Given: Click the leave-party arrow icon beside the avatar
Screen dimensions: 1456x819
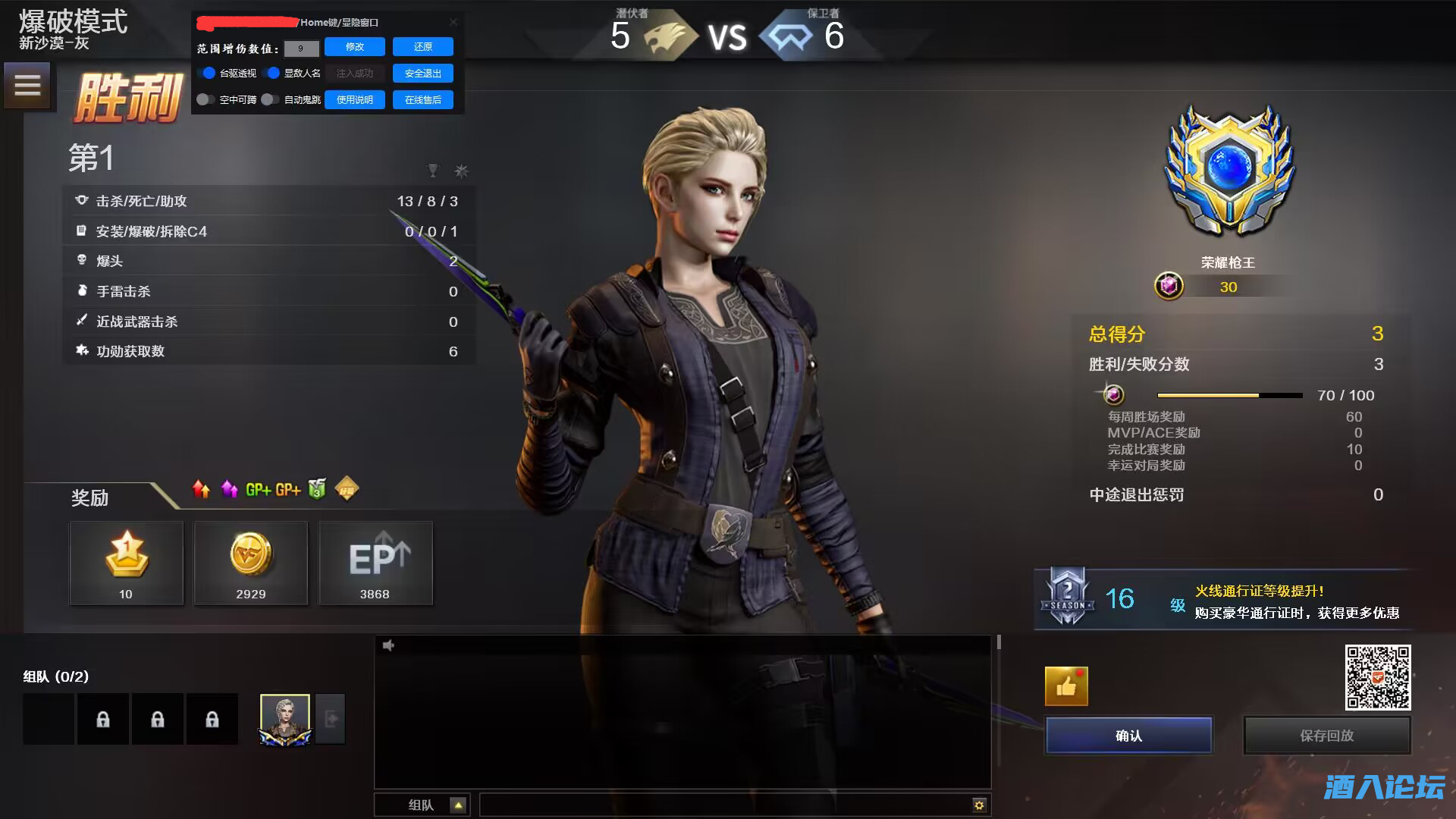Looking at the screenshot, I should [331, 718].
